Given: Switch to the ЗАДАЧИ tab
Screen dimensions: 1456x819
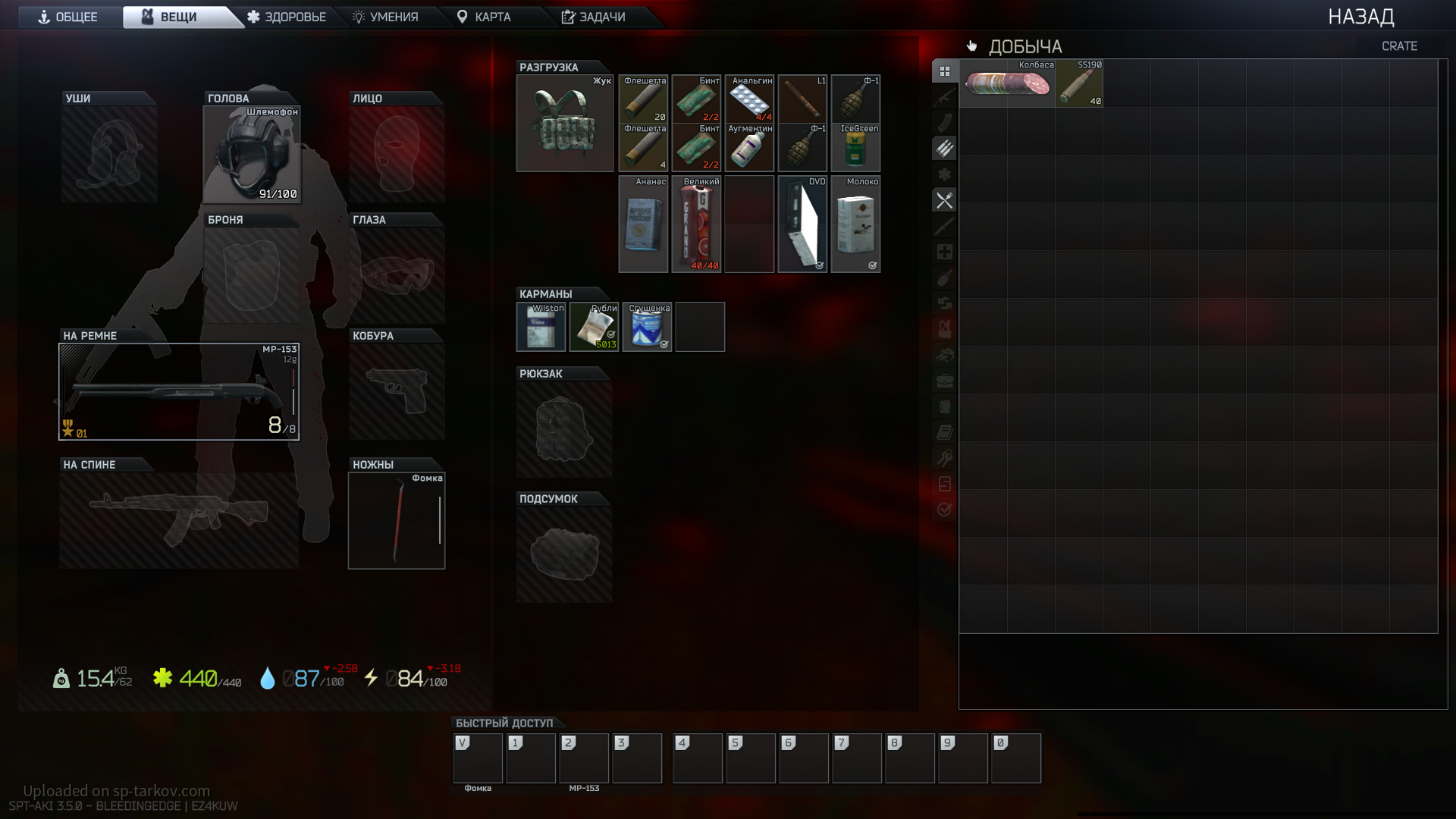Looking at the screenshot, I should [x=594, y=17].
